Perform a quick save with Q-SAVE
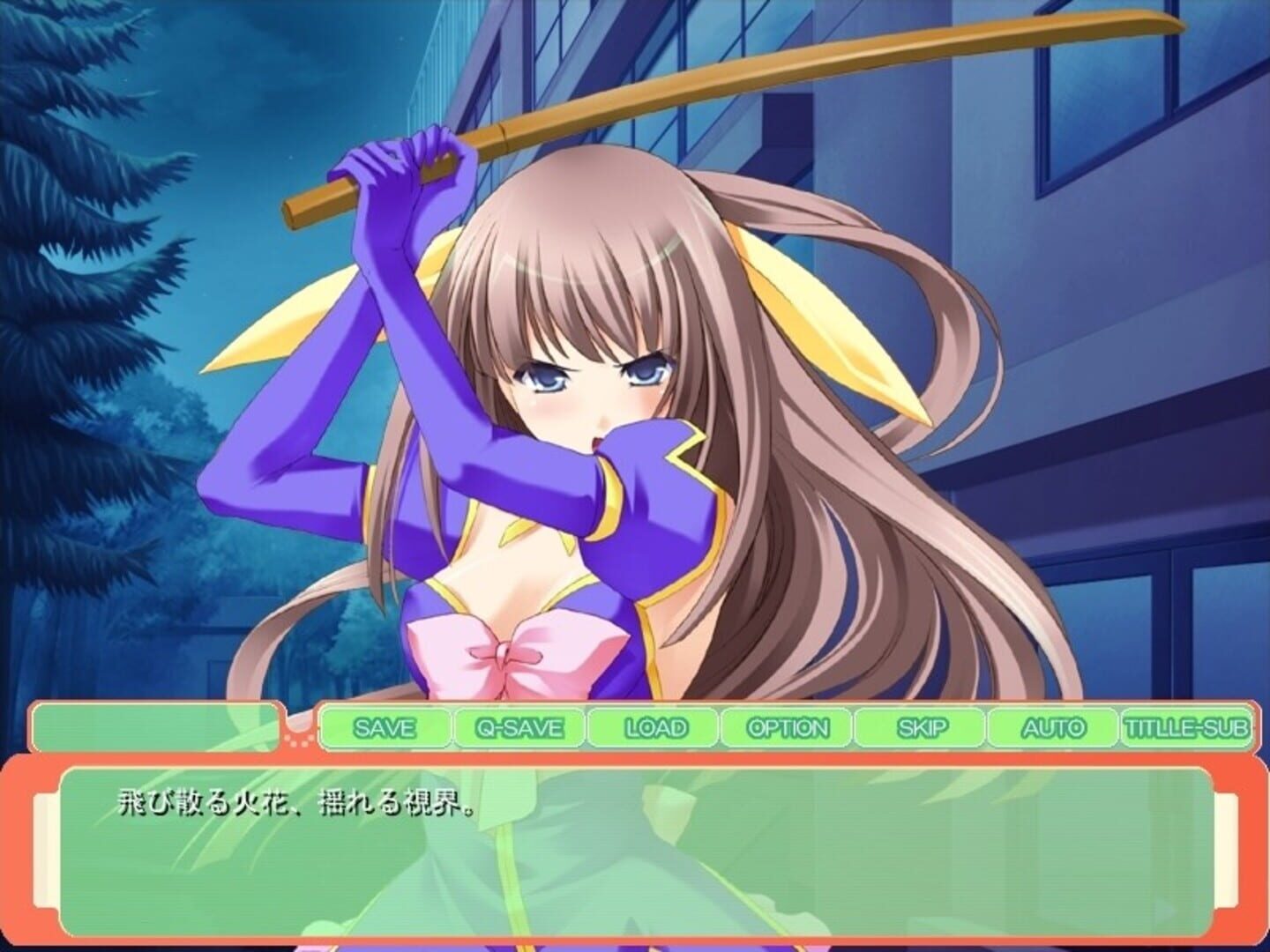The height and width of the screenshot is (952, 1270). (519, 728)
